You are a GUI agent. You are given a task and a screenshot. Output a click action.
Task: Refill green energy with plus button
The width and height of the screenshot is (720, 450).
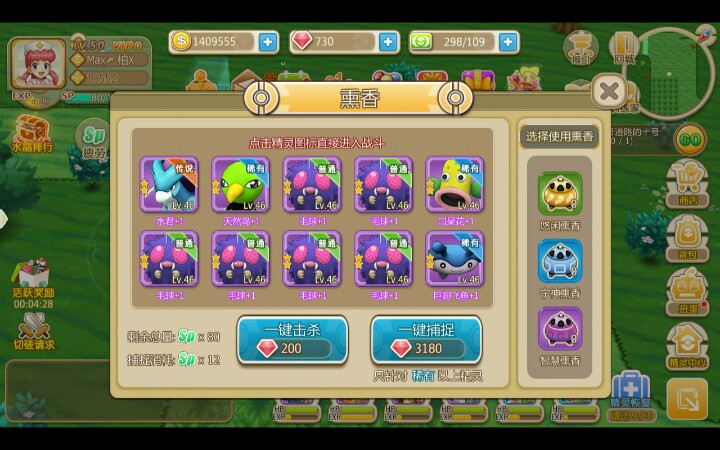[x=509, y=42]
